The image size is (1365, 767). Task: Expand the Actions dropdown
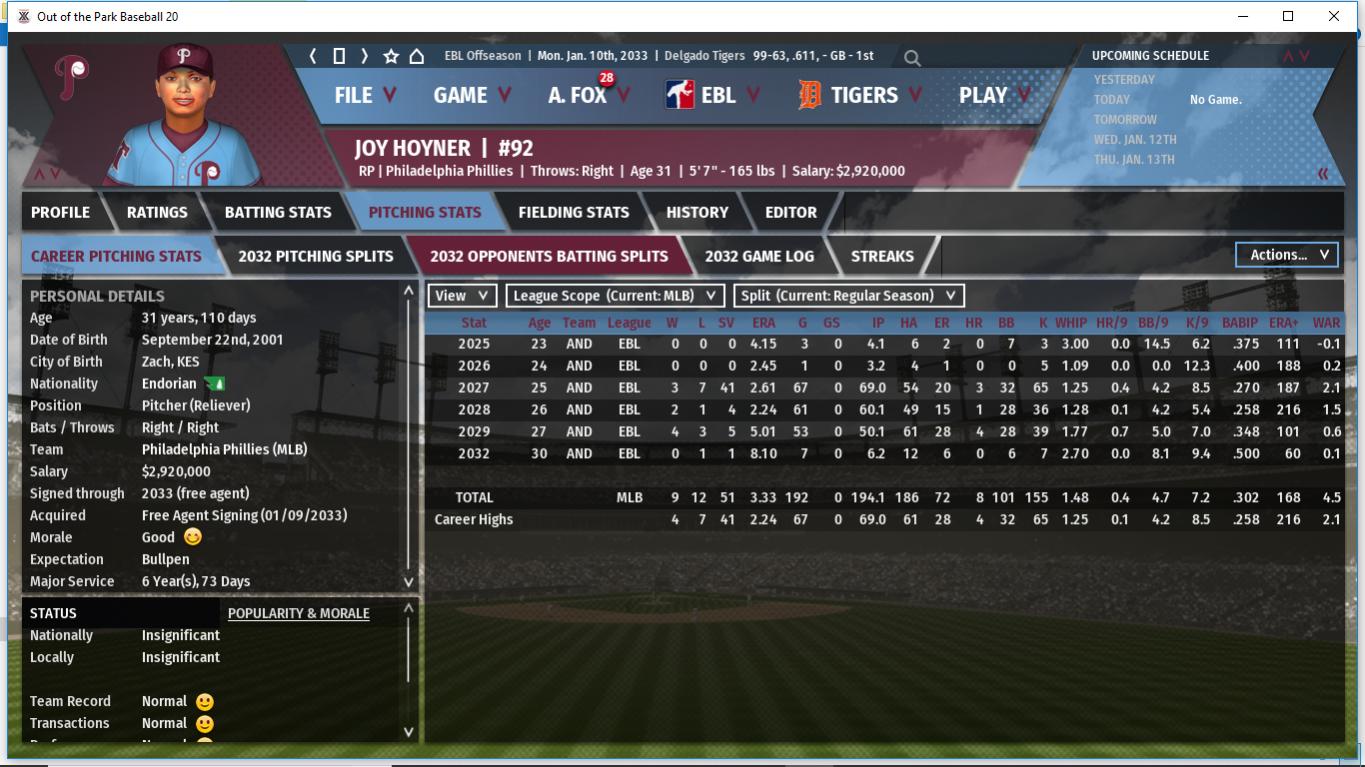[x=1287, y=255]
